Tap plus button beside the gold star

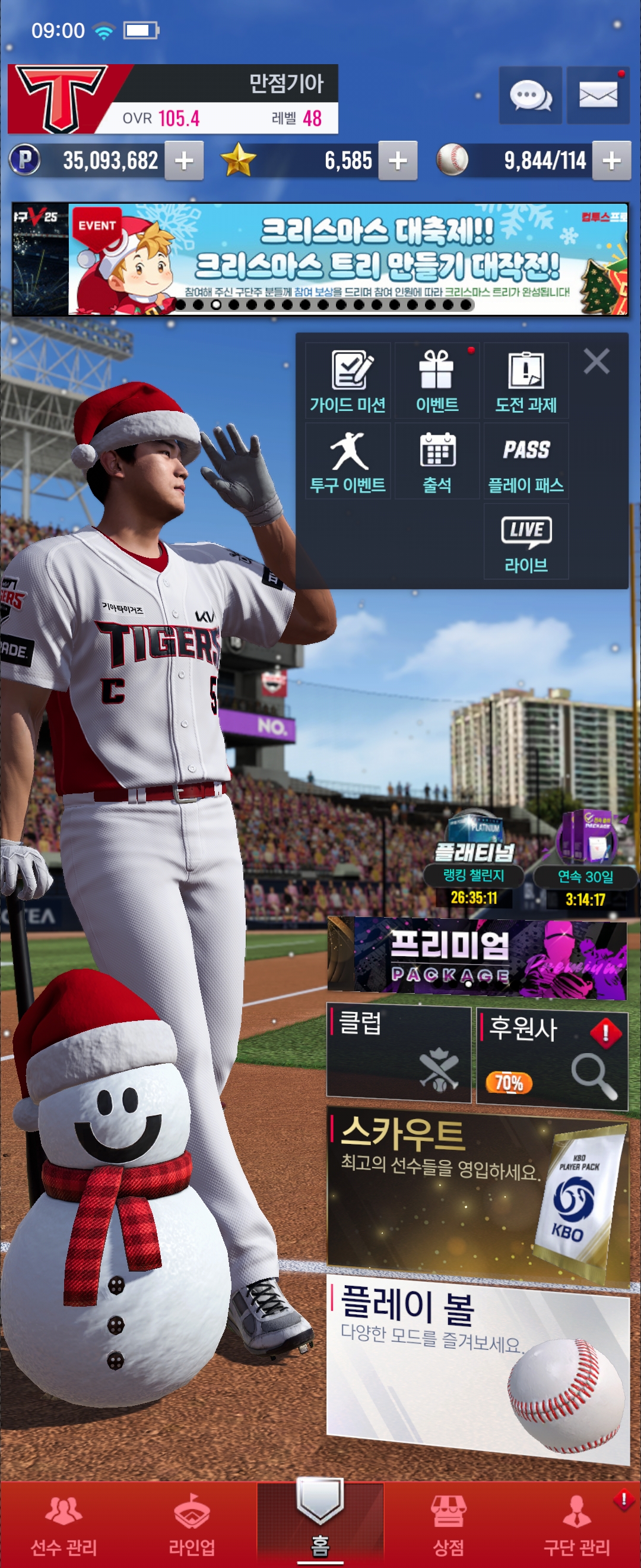coord(398,161)
